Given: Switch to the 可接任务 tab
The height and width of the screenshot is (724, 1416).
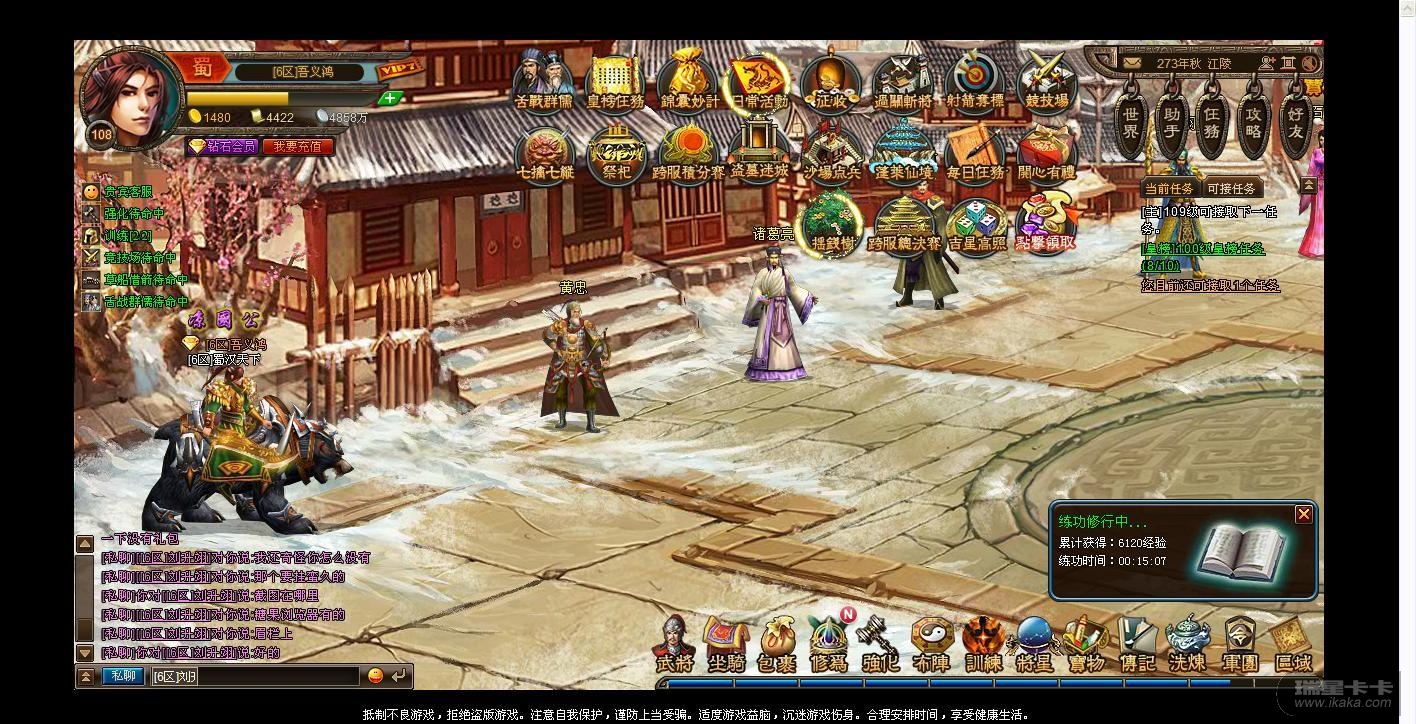Looking at the screenshot, I should pos(1231,188).
